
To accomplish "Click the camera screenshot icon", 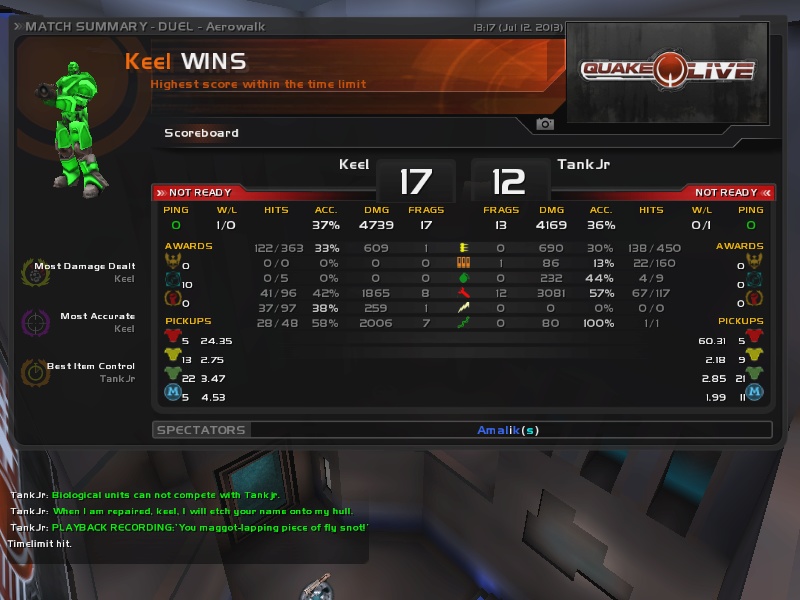I will (x=544, y=124).
